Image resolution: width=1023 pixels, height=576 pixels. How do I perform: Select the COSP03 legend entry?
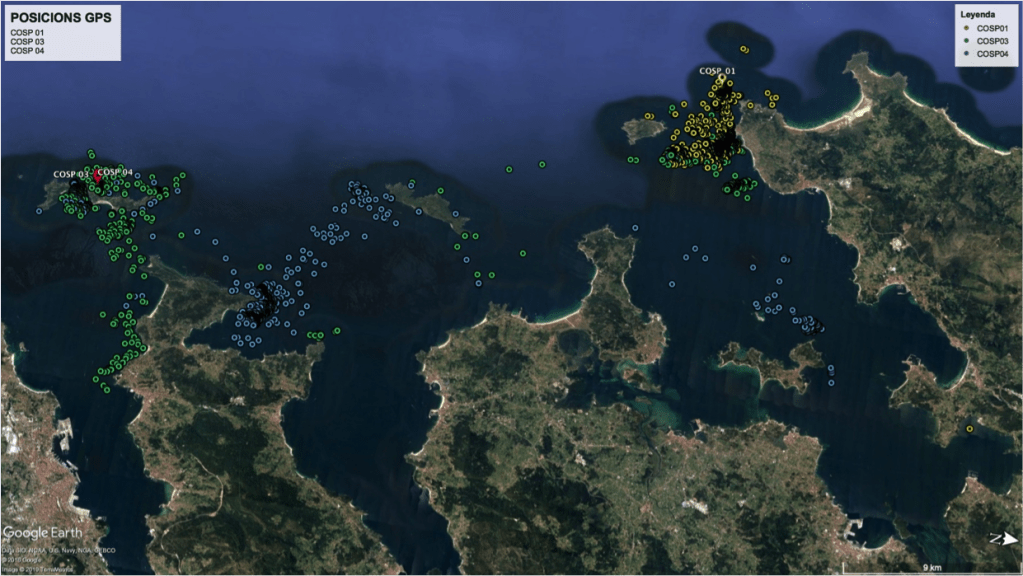992,41
